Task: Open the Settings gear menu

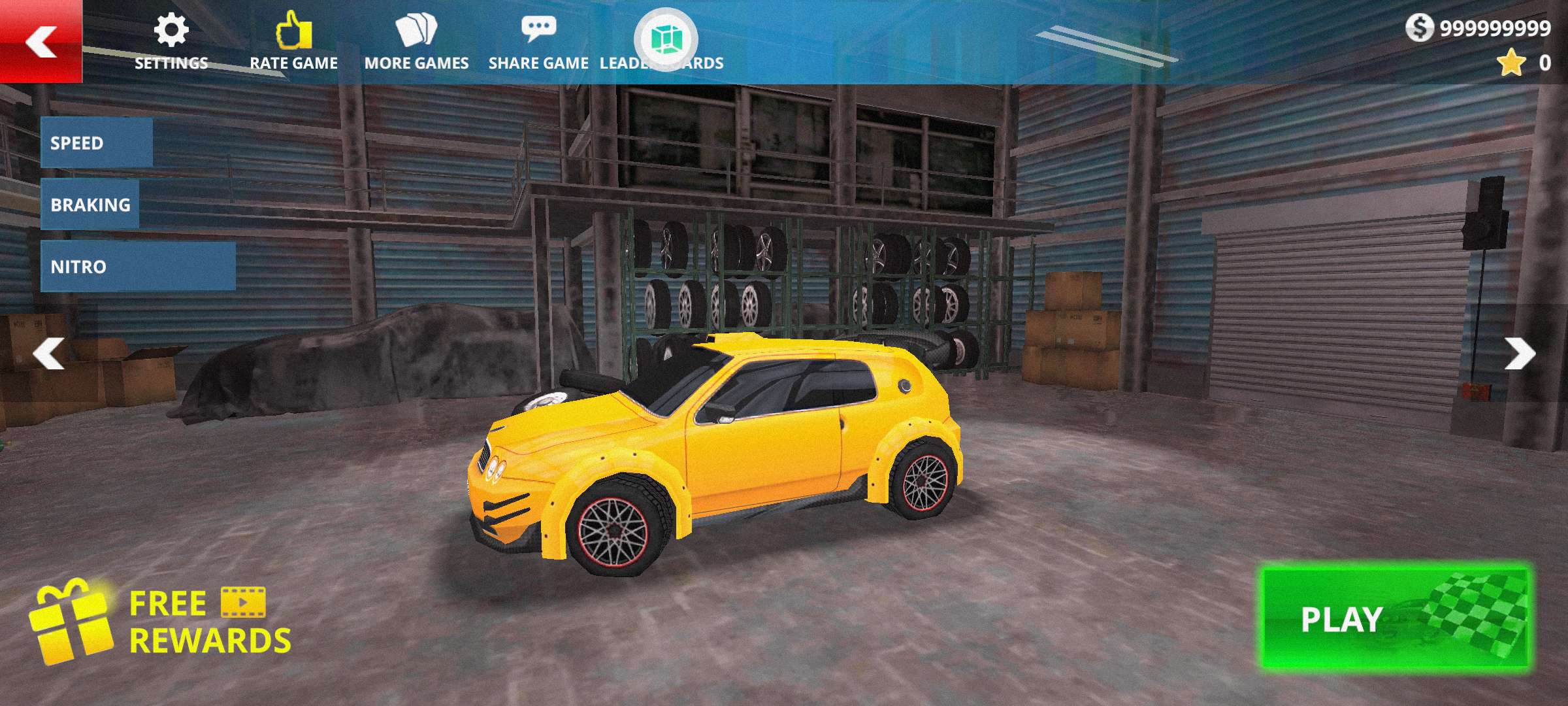Action: pos(171,41)
